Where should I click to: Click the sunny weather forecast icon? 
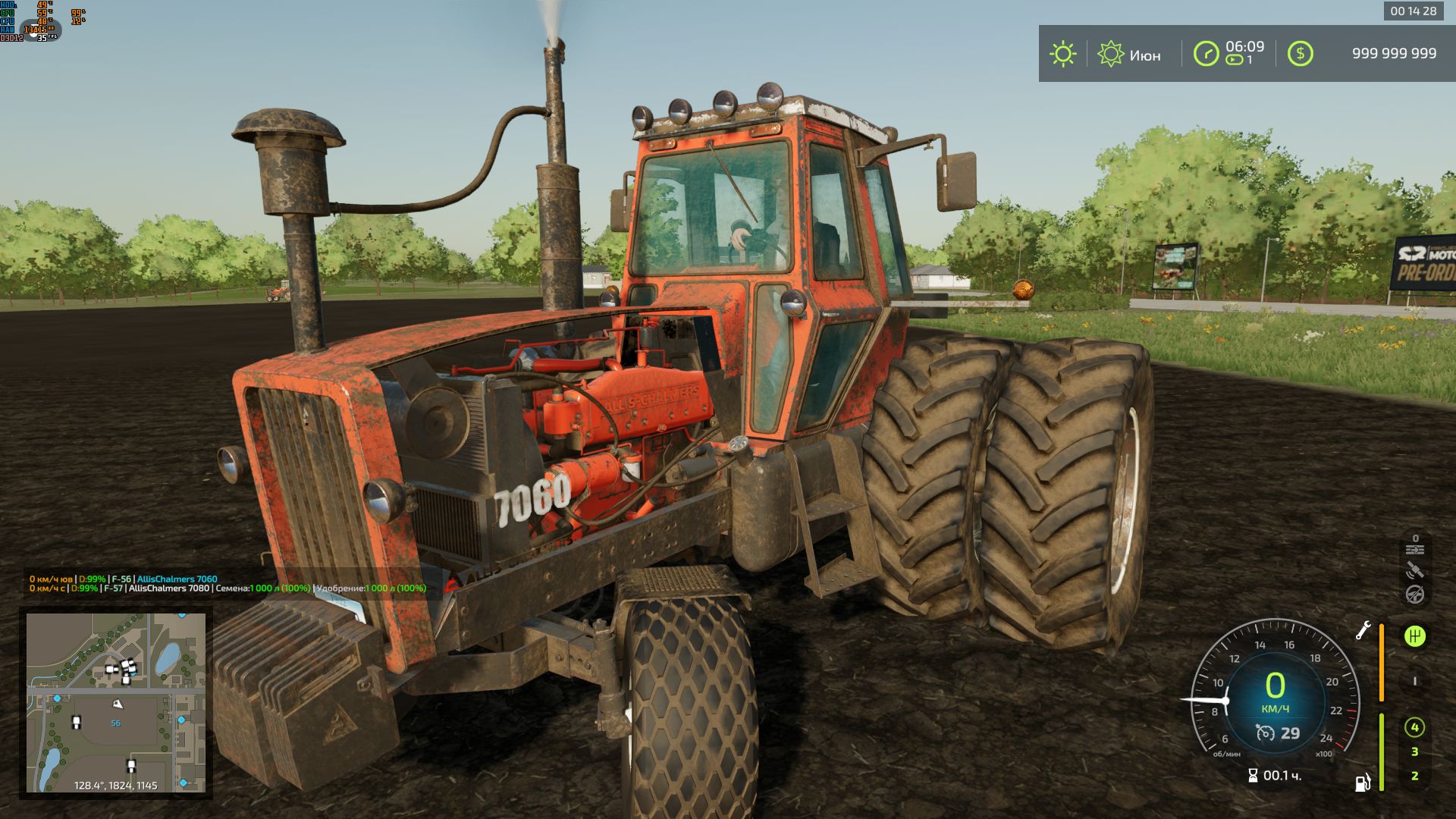[x=1062, y=54]
